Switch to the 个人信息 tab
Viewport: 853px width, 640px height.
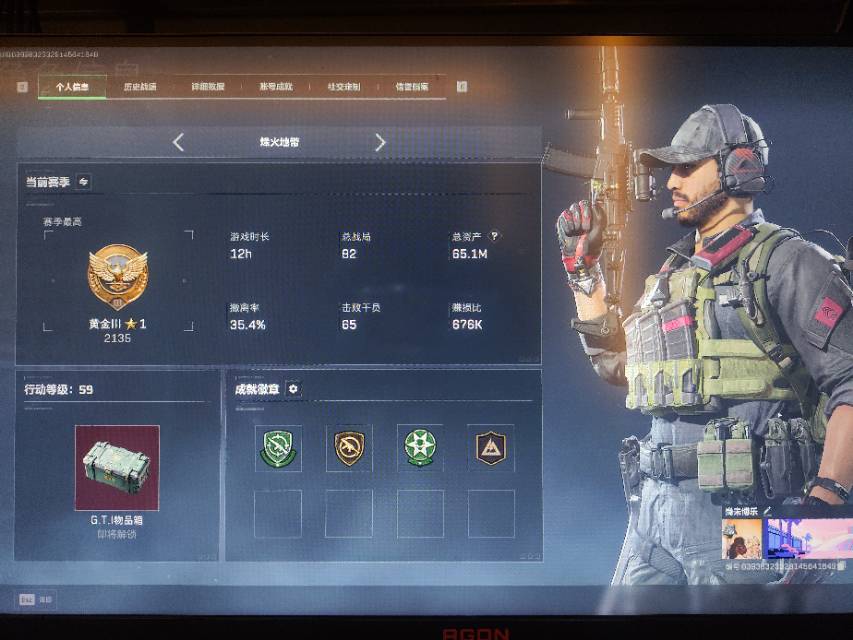[x=72, y=87]
